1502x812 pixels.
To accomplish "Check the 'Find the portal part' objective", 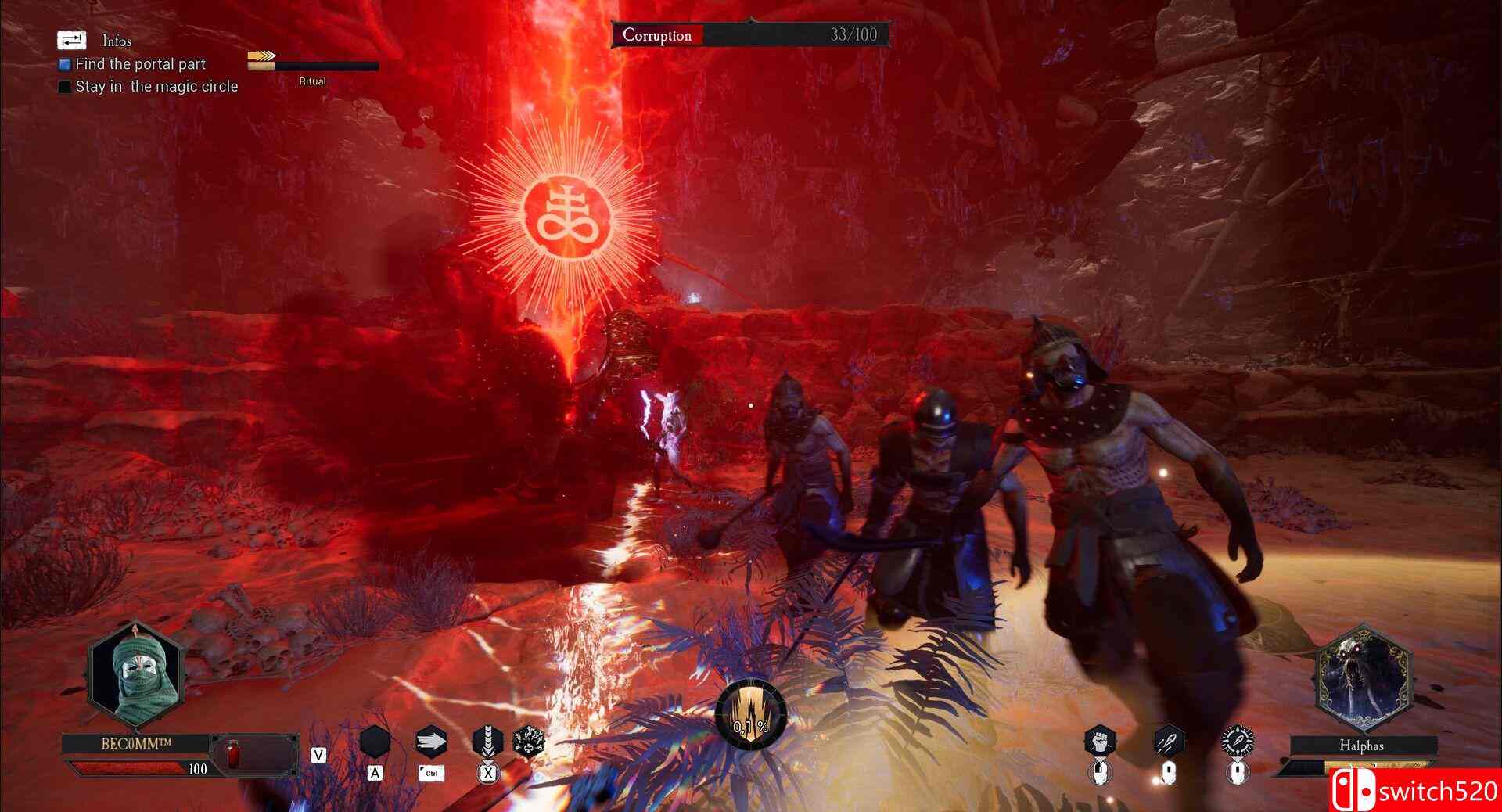I will (65, 65).
